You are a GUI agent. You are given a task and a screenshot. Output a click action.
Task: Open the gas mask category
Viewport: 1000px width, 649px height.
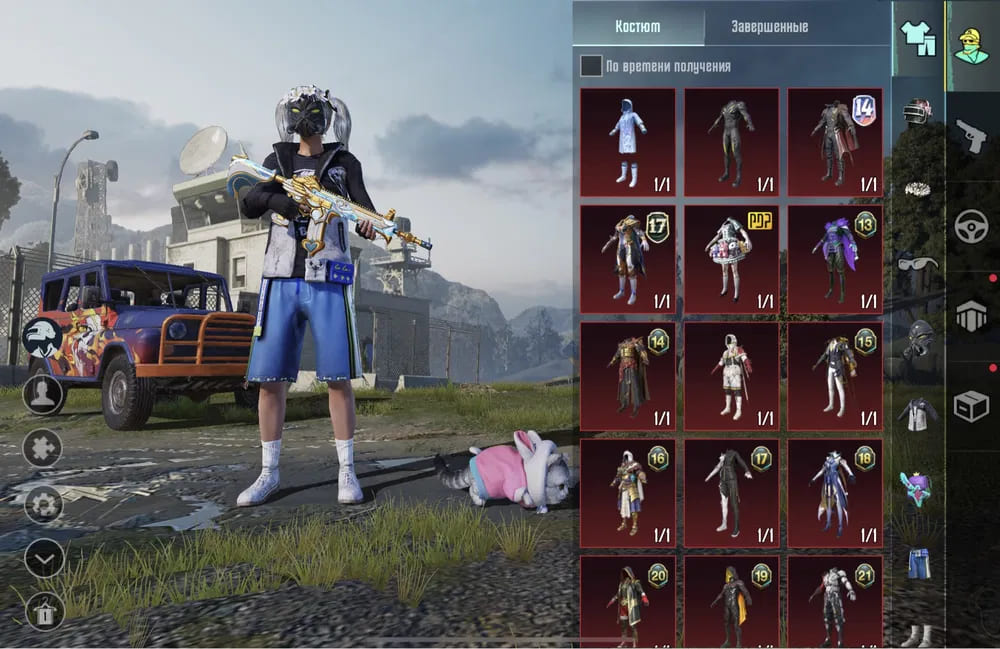click(x=917, y=338)
